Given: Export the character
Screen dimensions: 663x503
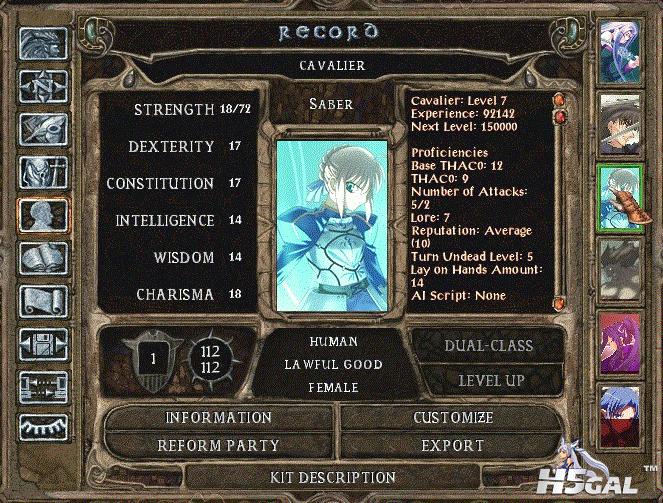Looking at the screenshot, I should tap(452, 445).
